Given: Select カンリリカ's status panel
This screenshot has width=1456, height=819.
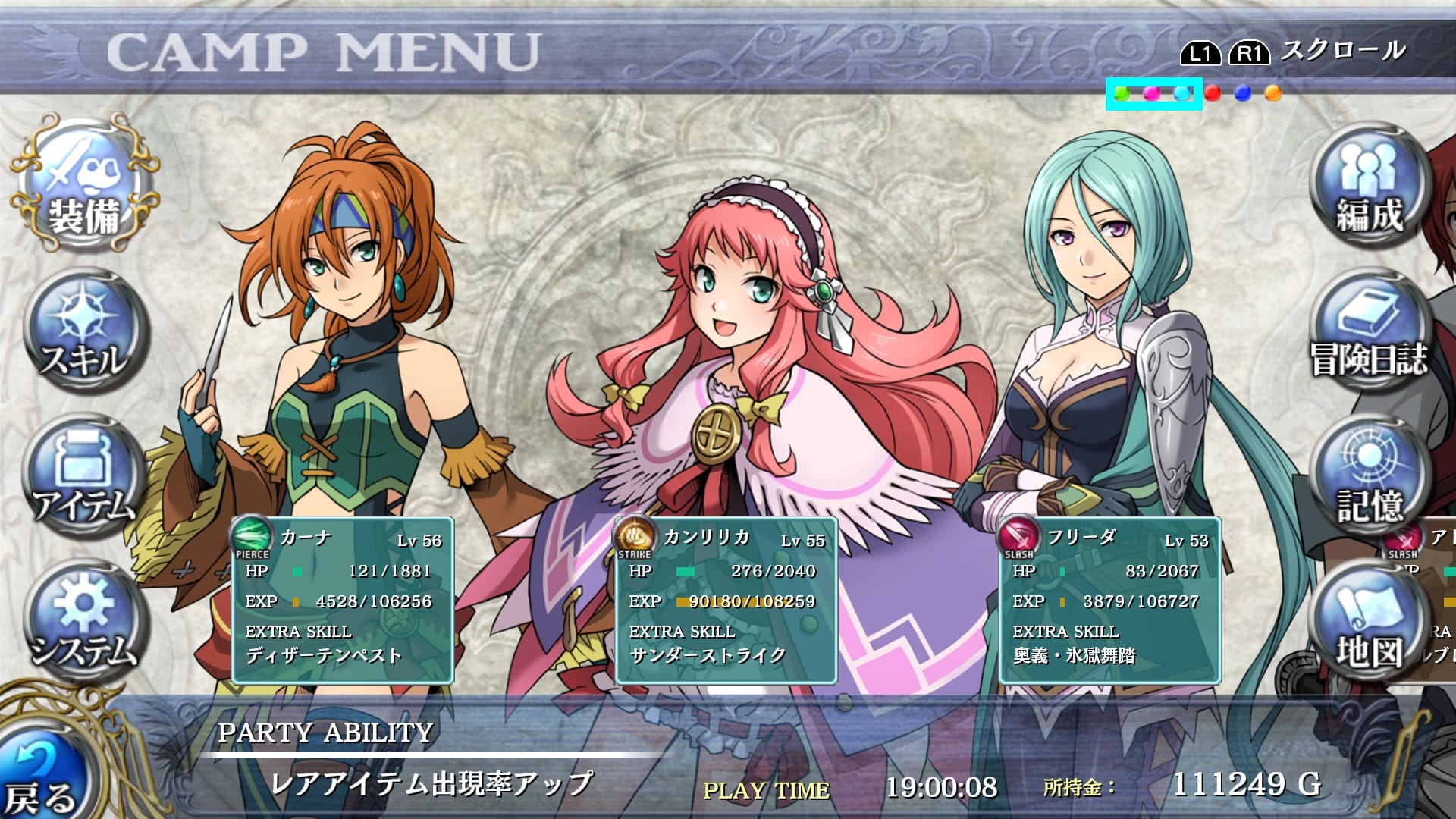Looking at the screenshot, I should coord(726,601).
